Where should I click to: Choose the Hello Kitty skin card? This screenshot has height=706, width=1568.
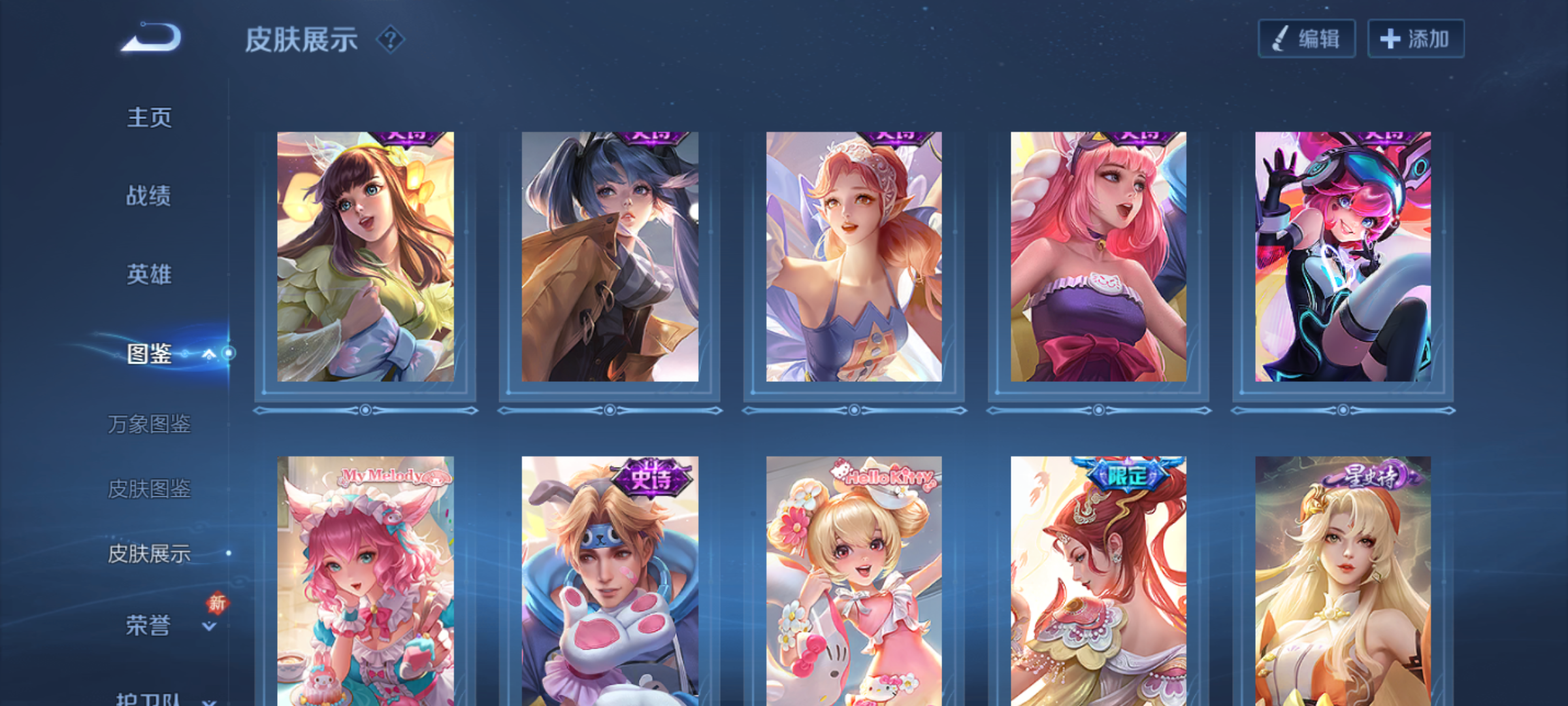tap(854, 580)
